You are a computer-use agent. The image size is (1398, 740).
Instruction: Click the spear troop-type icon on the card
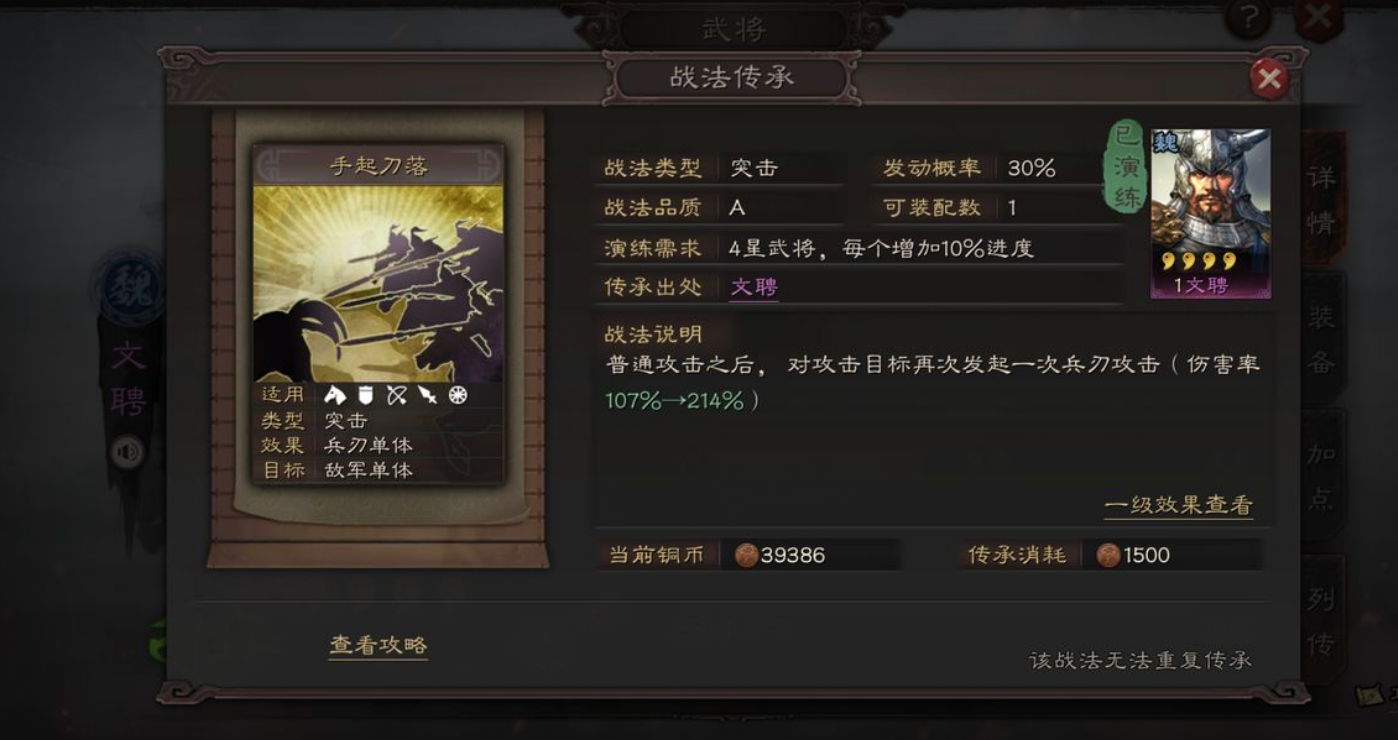pos(428,395)
